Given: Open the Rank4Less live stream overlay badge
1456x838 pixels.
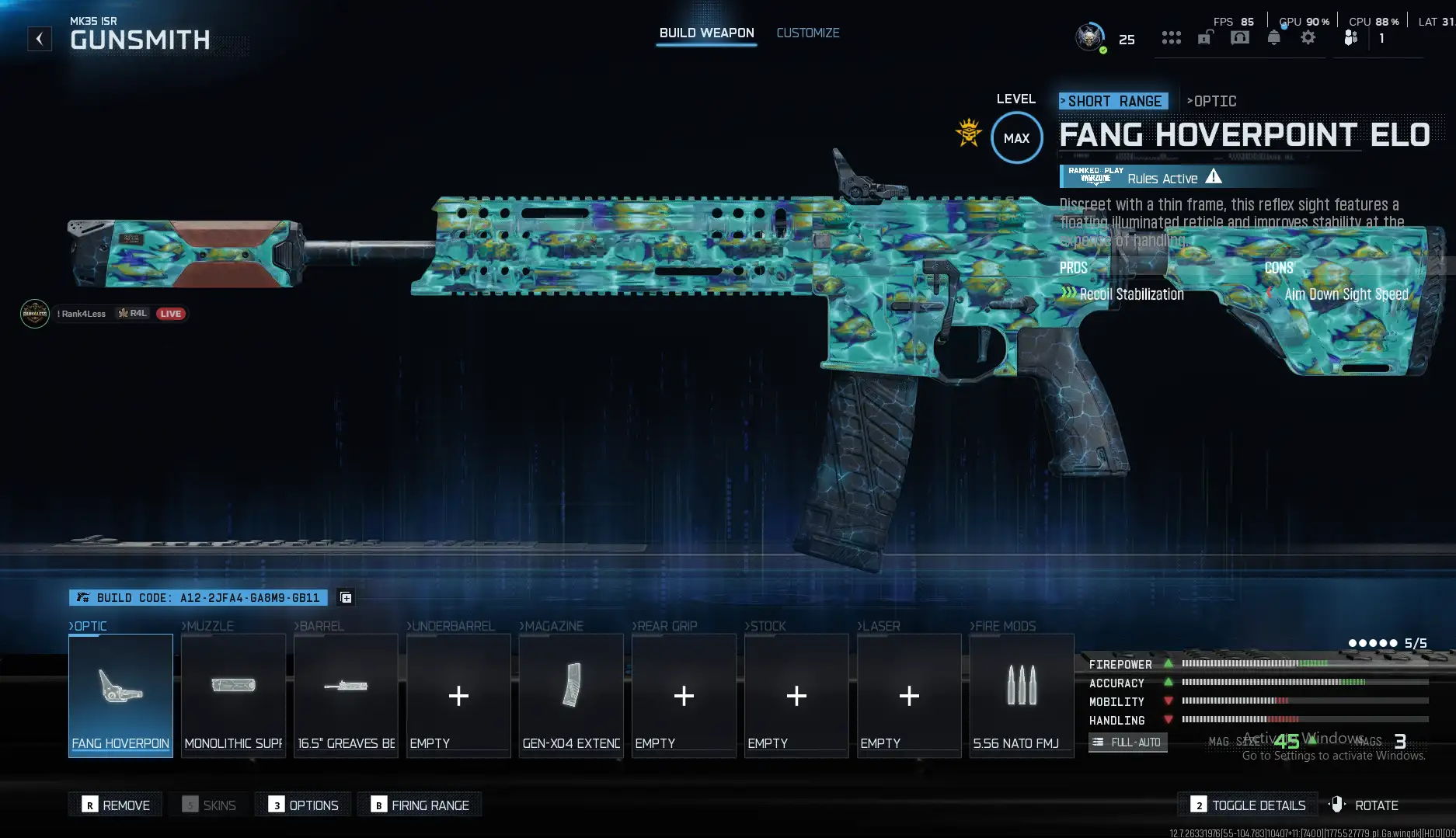Looking at the screenshot, I should coord(103,314).
